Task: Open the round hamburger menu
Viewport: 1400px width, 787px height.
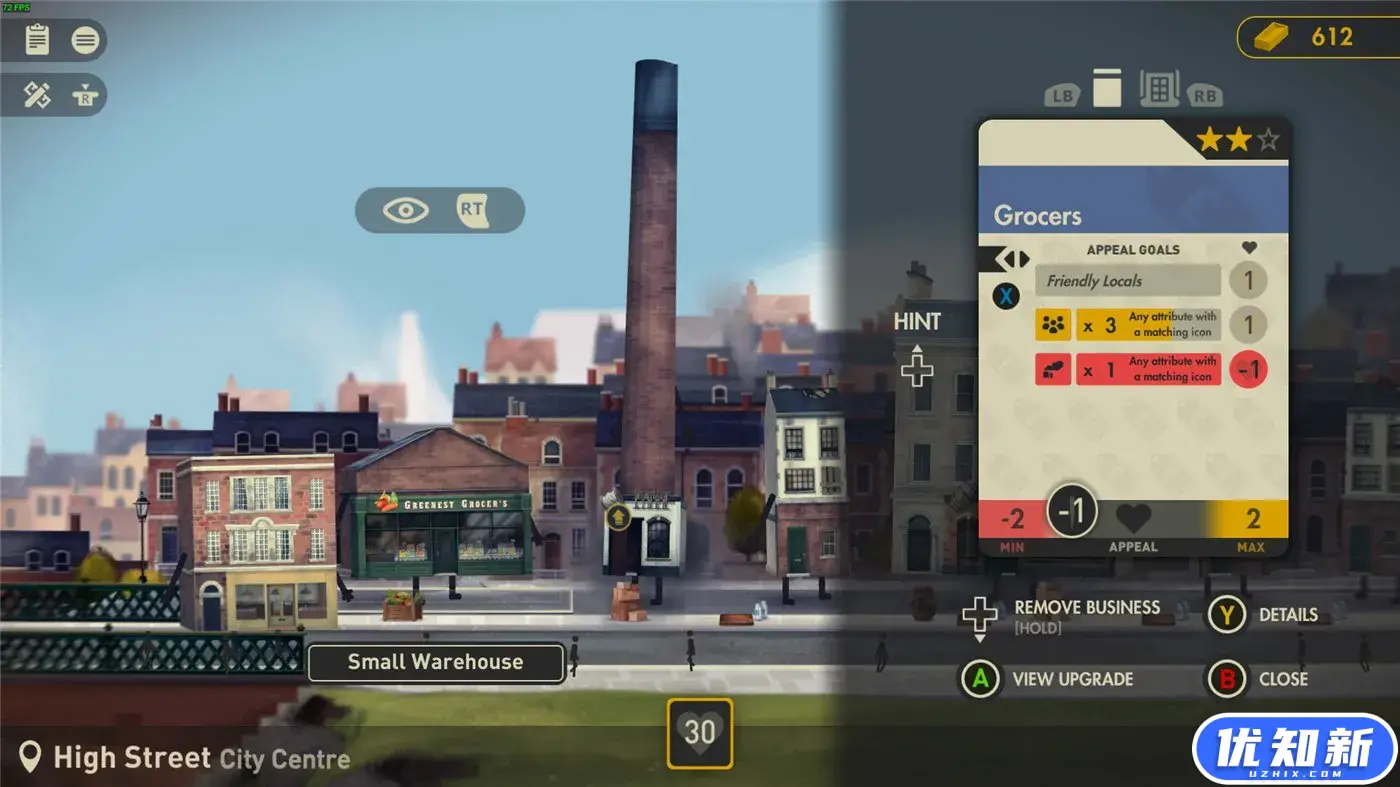Action: point(86,40)
